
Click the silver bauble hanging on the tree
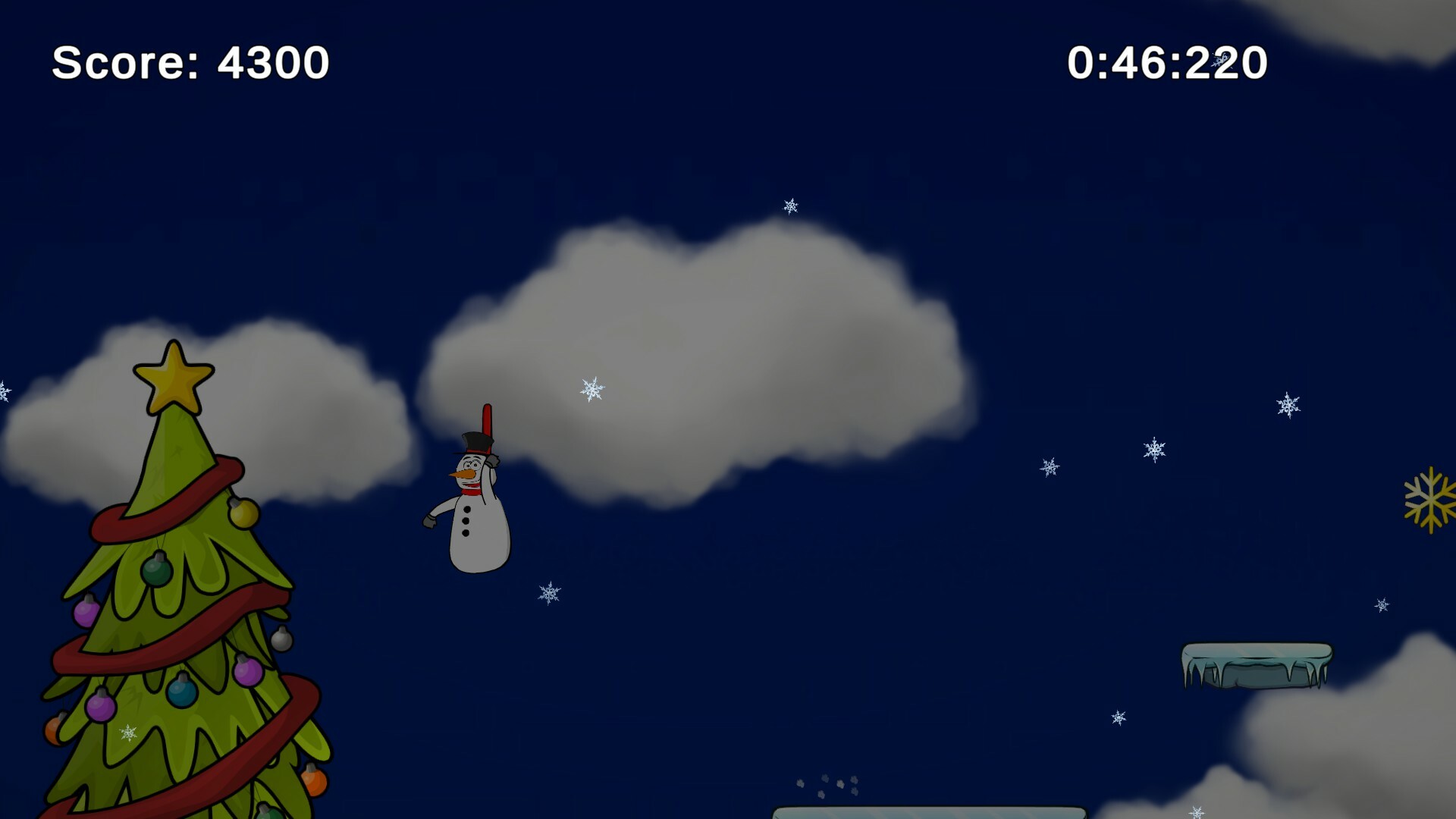pyautogui.click(x=281, y=639)
